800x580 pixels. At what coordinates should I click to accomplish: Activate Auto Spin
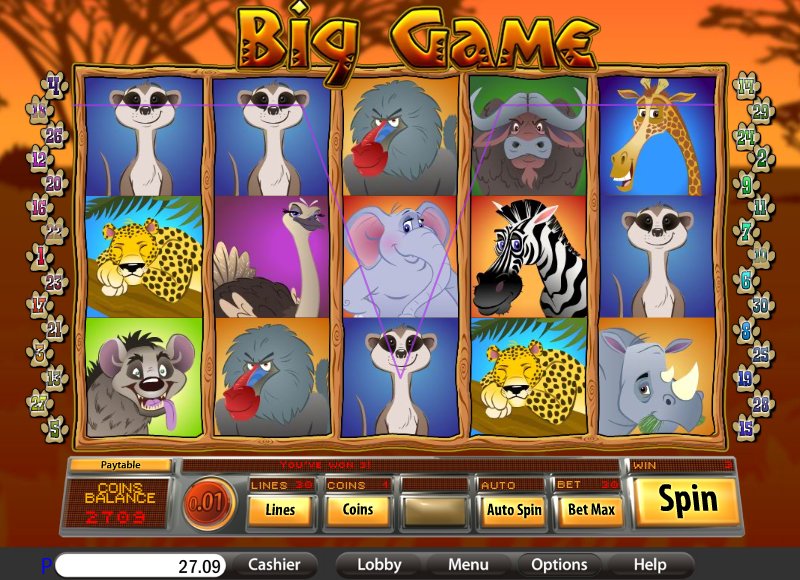tap(513, 510)
